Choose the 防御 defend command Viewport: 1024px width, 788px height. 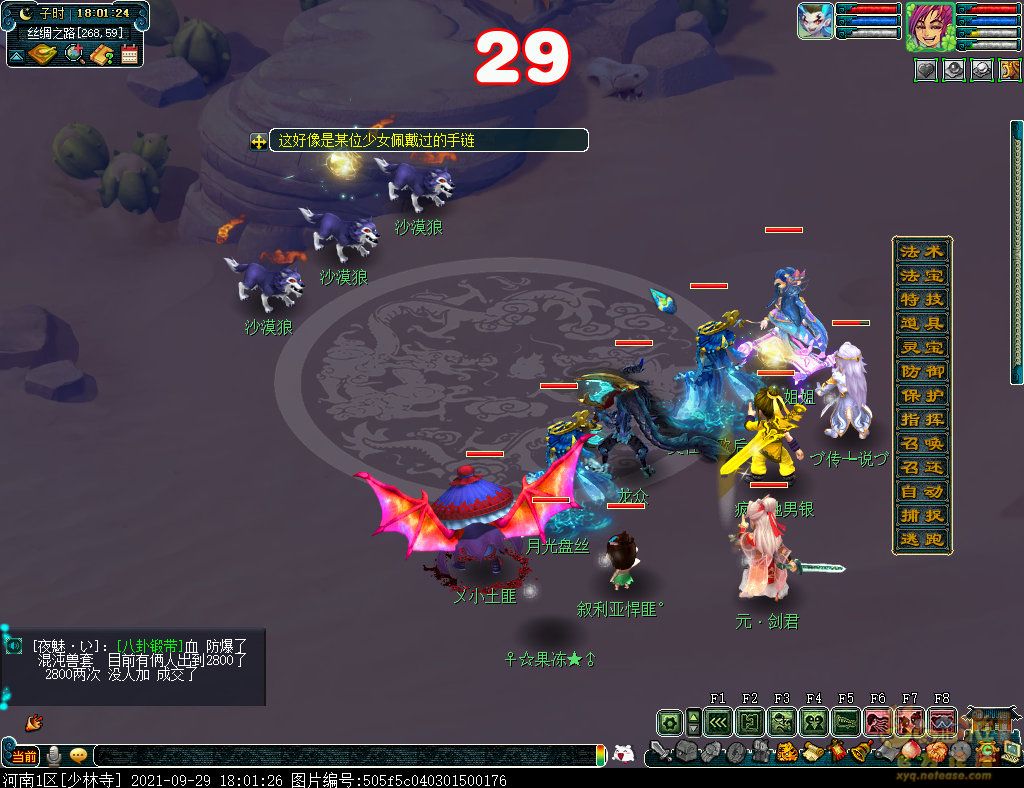[x=921, y=371]
